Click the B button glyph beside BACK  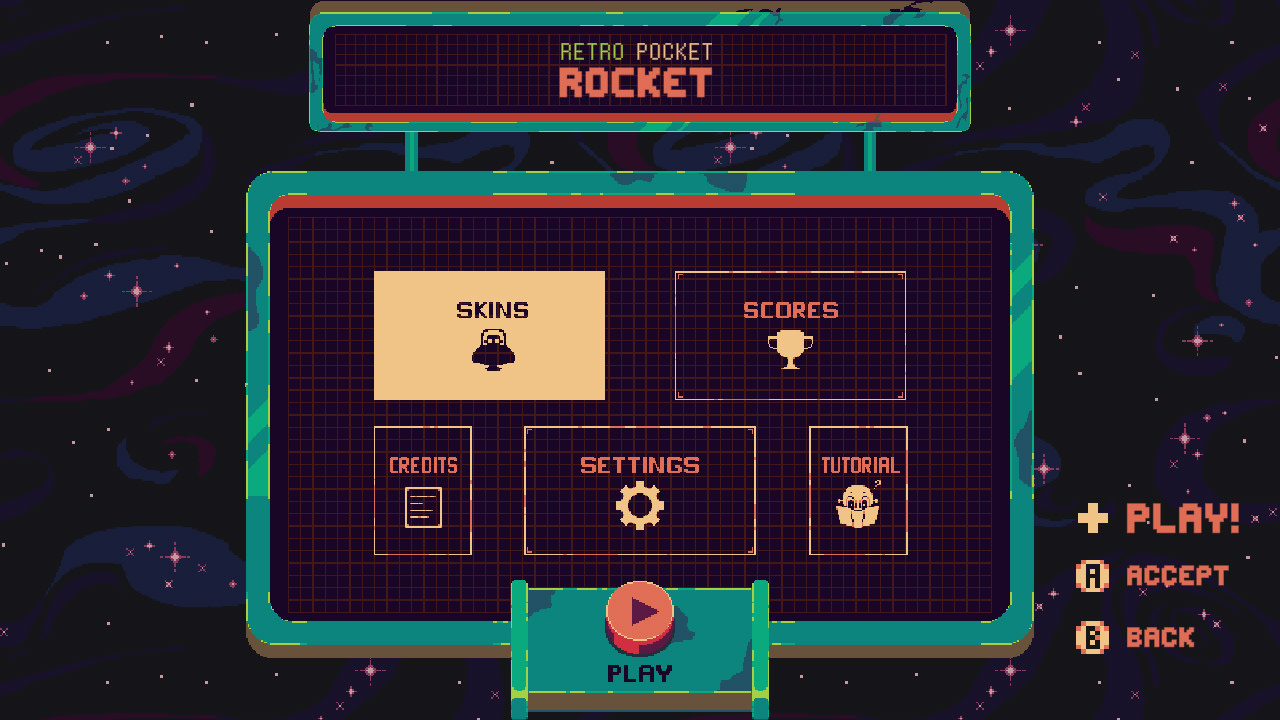tap(1093, 637)
